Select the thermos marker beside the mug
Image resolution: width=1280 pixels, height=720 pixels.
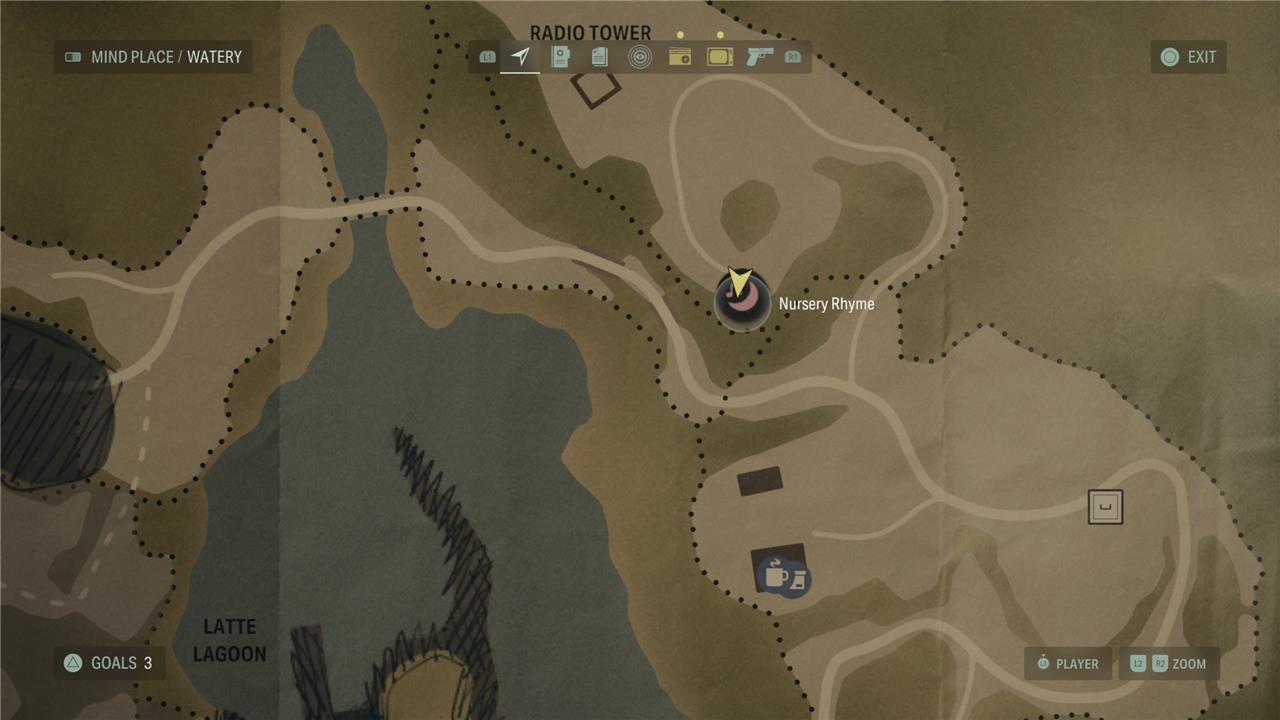tap(798, 580)
